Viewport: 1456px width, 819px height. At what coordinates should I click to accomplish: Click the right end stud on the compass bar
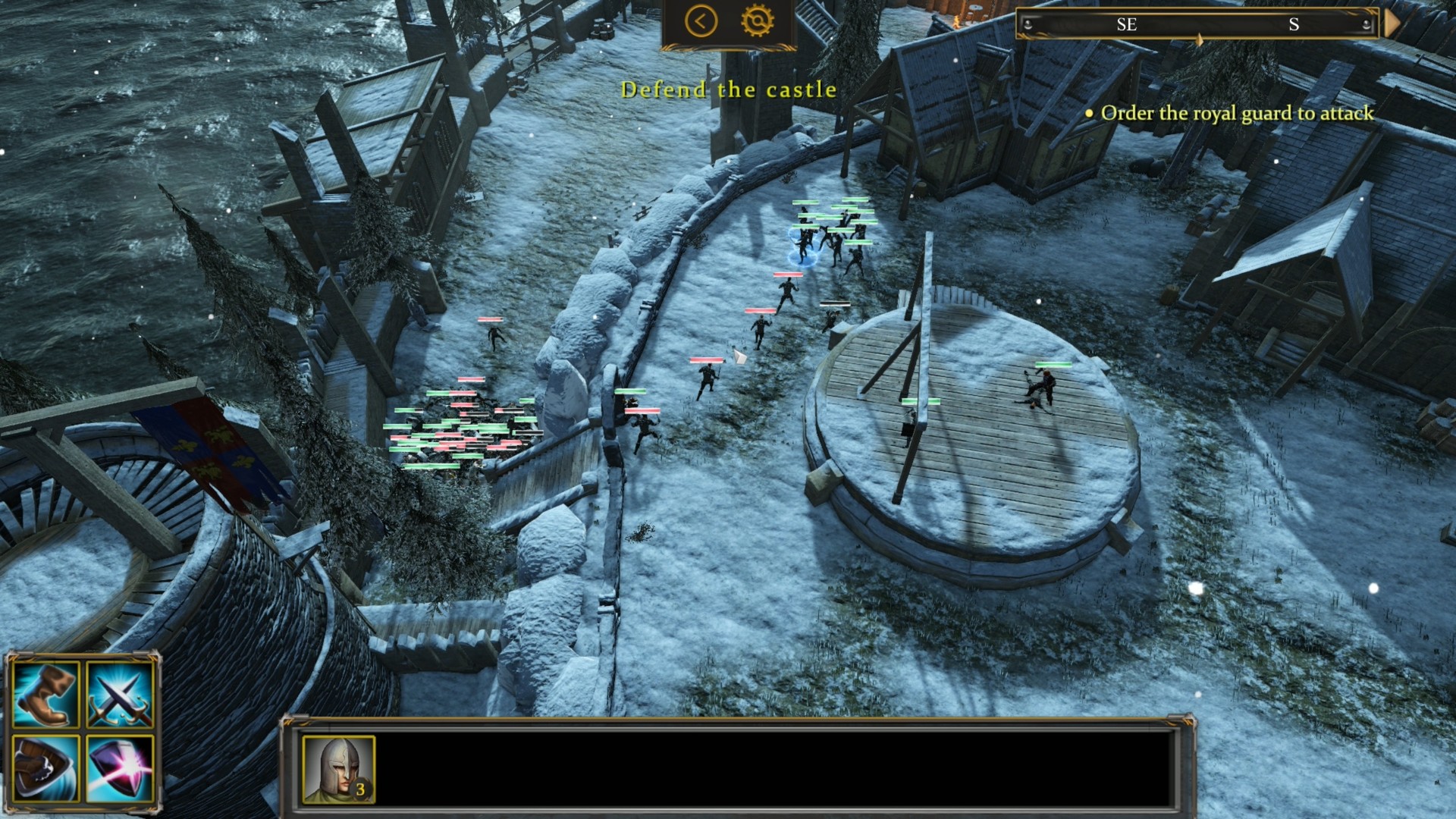[x=1367, y=25]
